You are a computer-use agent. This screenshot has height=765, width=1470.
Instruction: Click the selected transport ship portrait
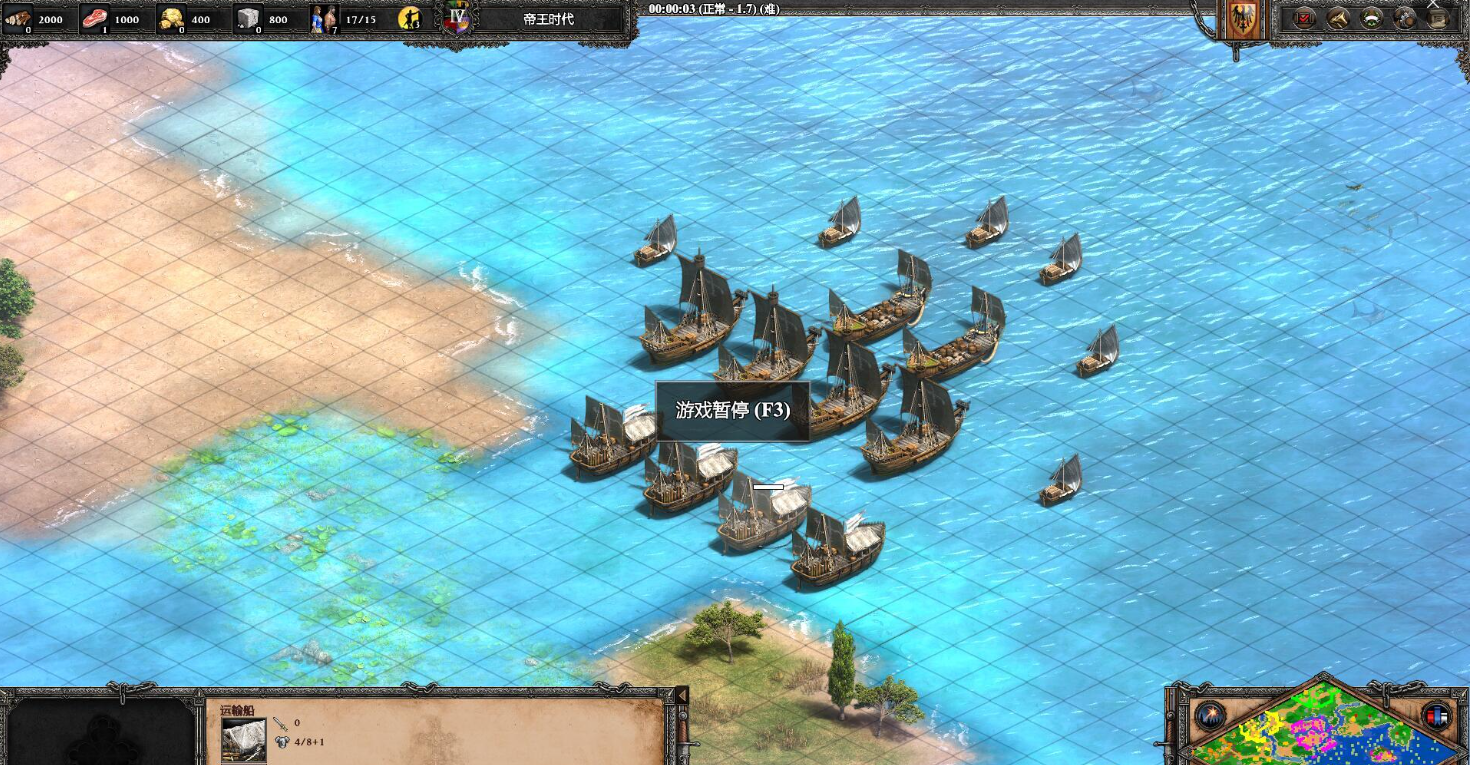[x=244, y=741]
